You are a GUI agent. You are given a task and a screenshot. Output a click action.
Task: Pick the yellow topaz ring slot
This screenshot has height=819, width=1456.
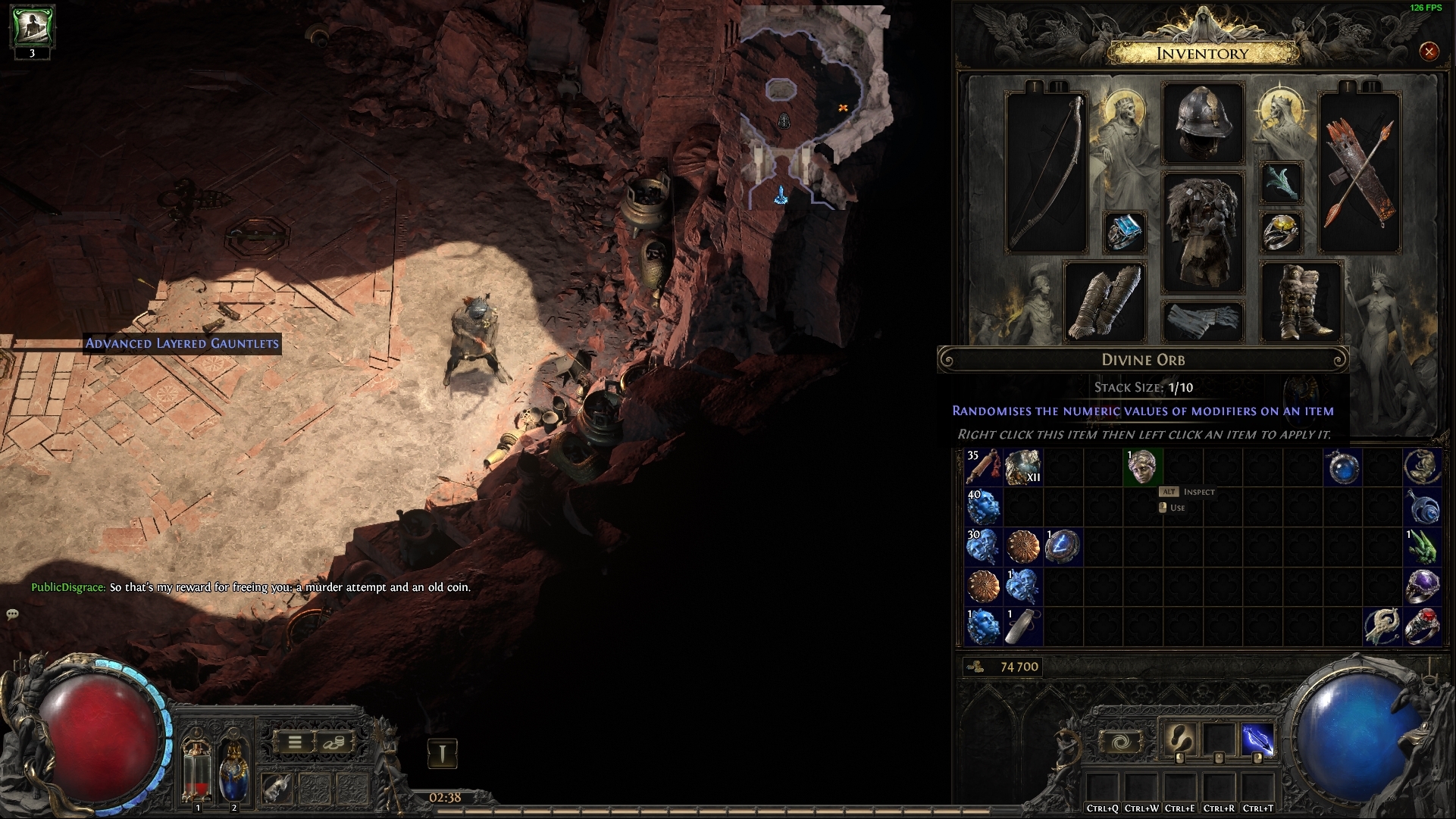click(1281, 232)
